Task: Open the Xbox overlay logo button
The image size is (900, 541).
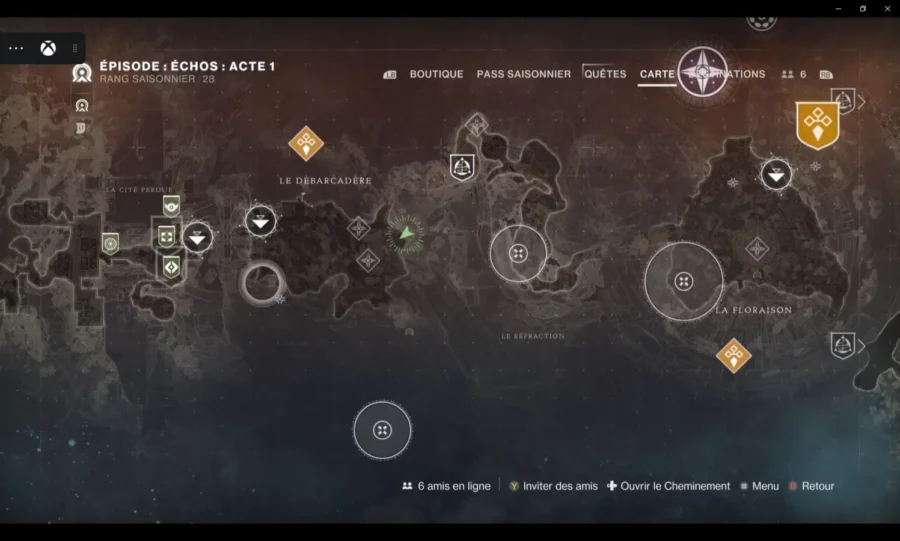Action: pyautogui.click(x=47, y=48)
